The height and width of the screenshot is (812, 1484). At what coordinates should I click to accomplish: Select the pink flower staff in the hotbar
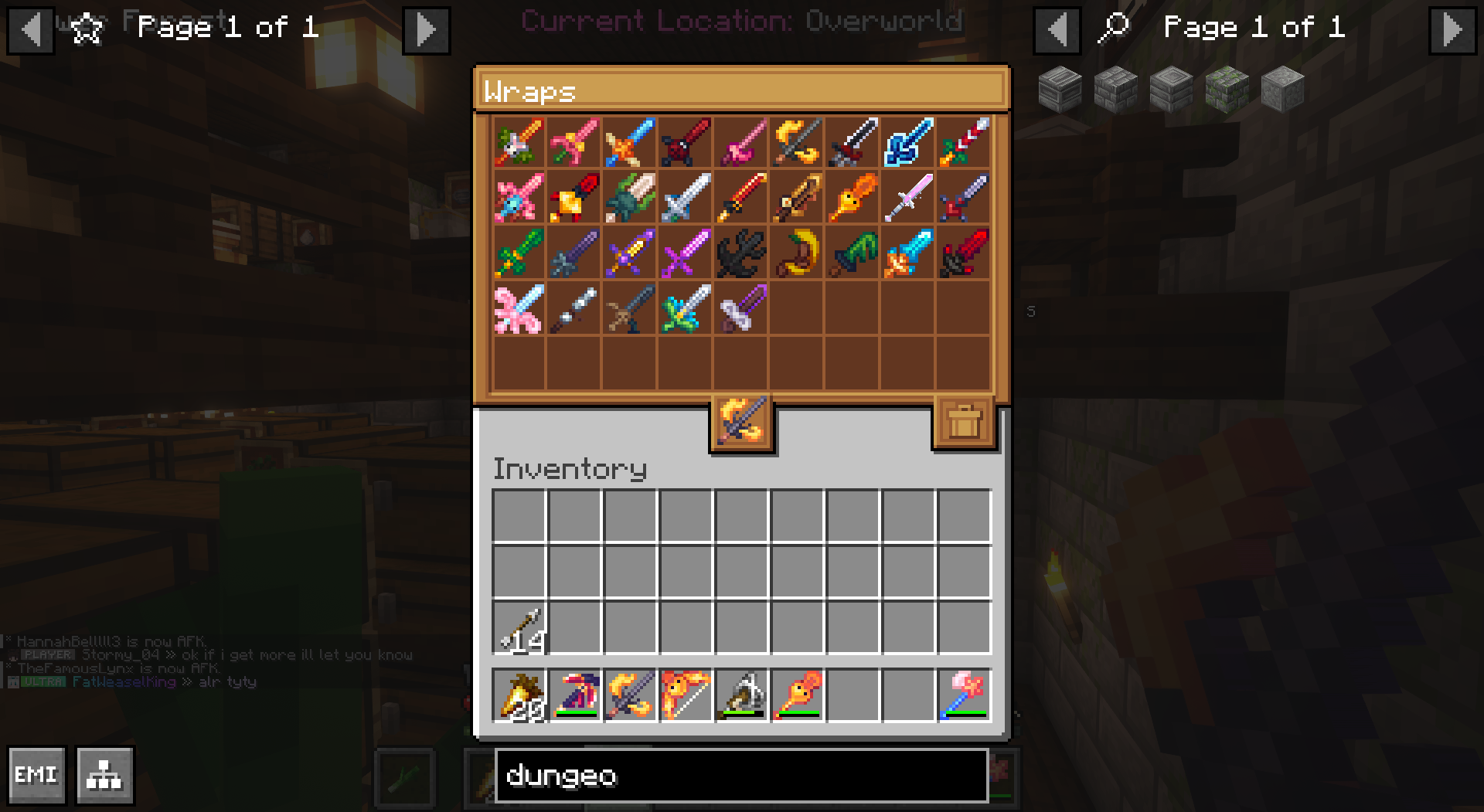(x=965, y=695)
